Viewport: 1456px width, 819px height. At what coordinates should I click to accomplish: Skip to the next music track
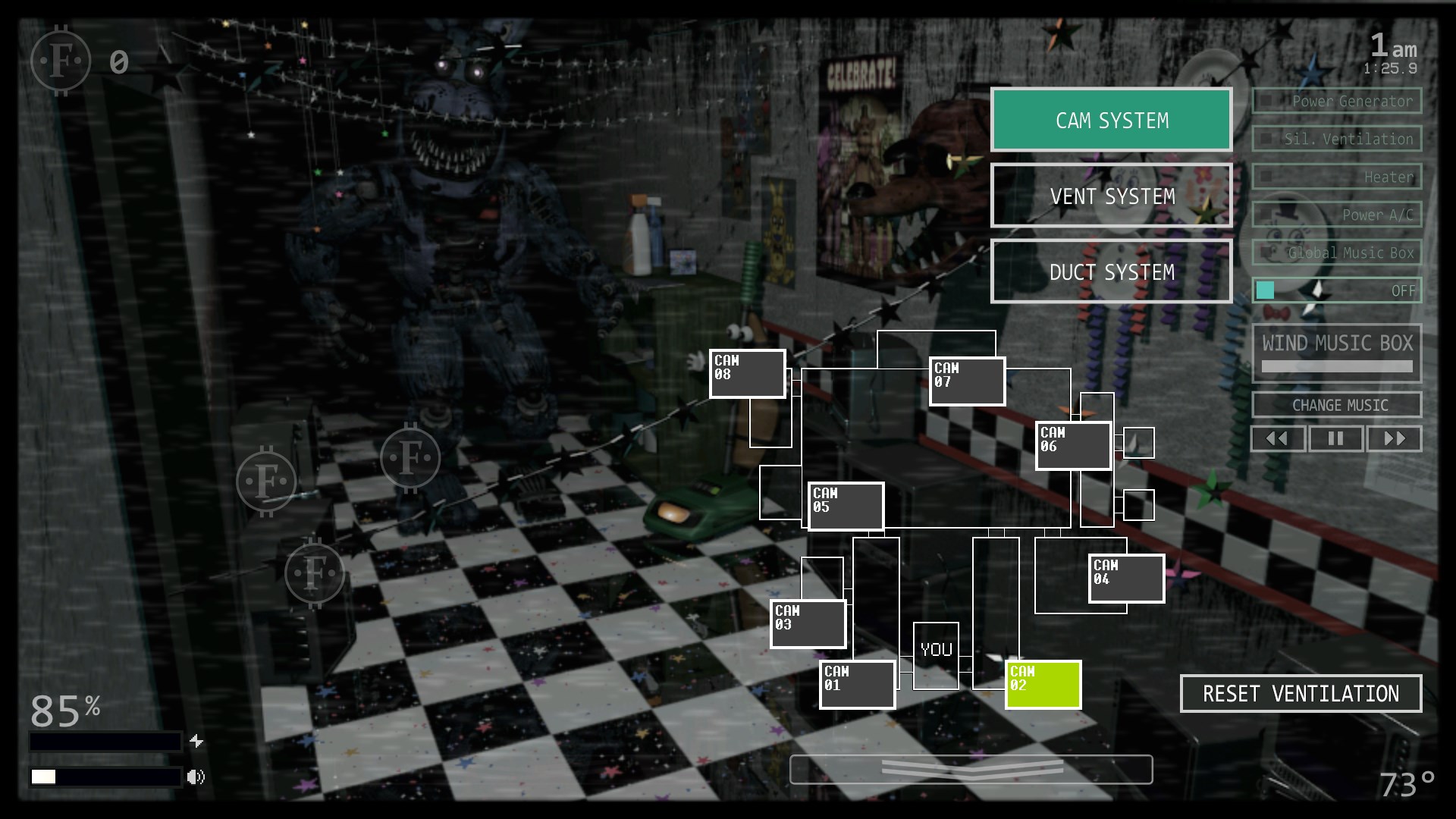(1395, 438)
